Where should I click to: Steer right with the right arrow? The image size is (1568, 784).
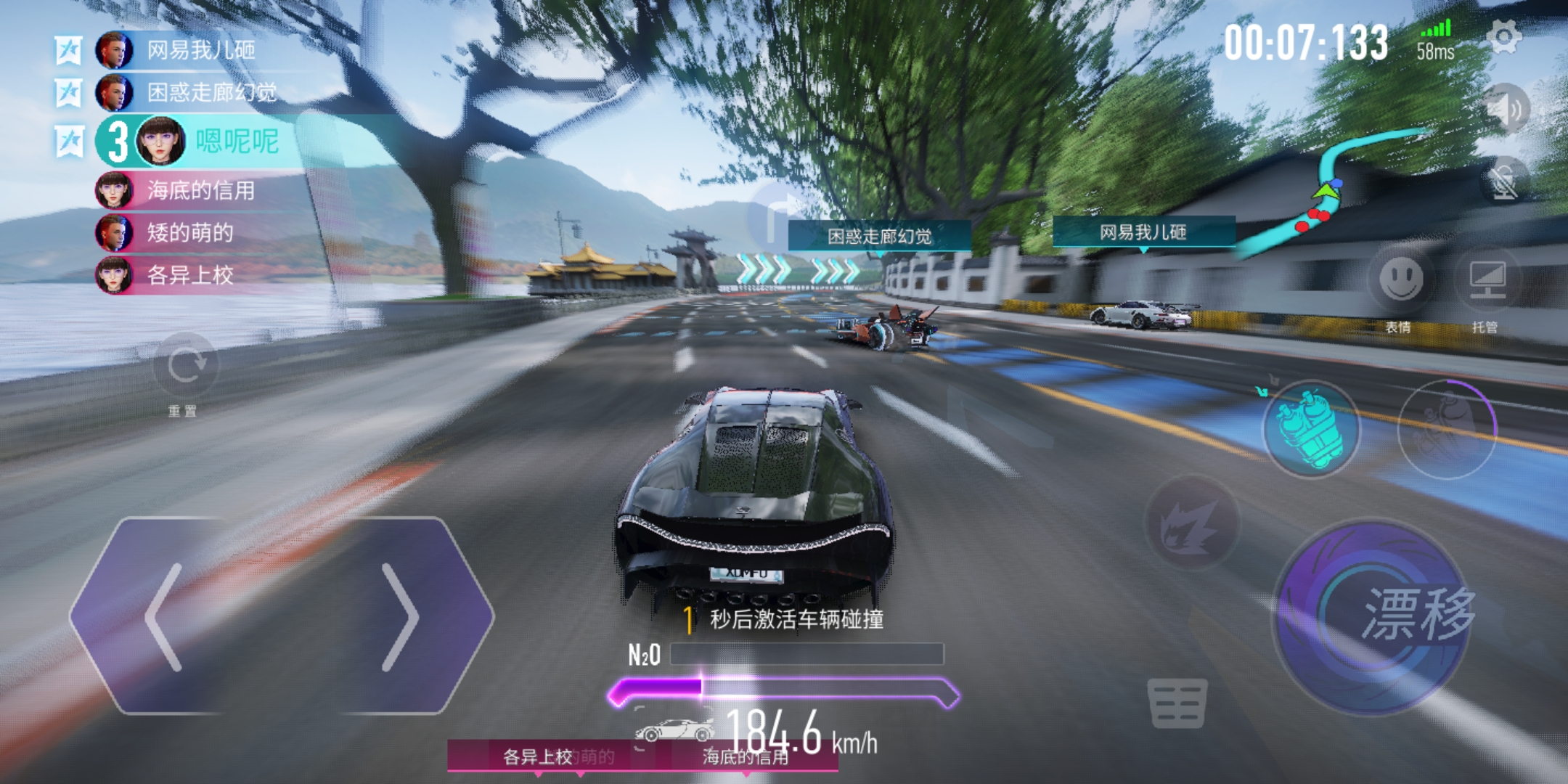tap(399, 616)
